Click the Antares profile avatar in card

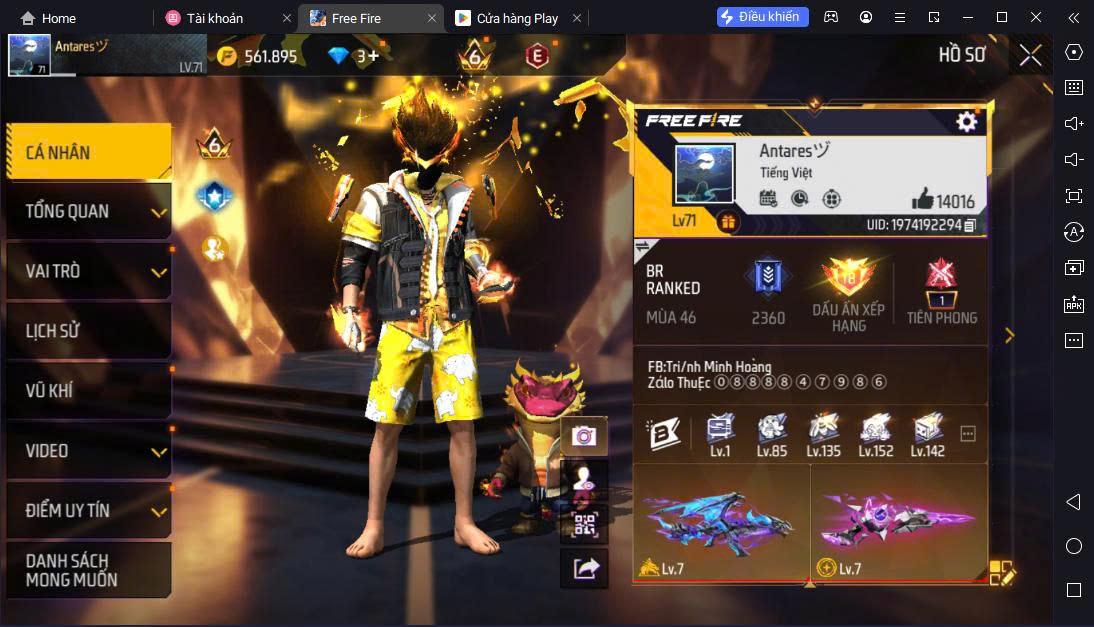click(704, 176)
